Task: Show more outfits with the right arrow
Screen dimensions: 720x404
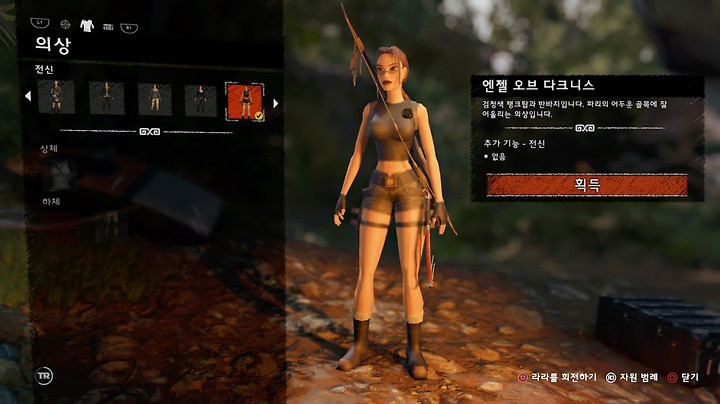Action: [x=275, y=102]
